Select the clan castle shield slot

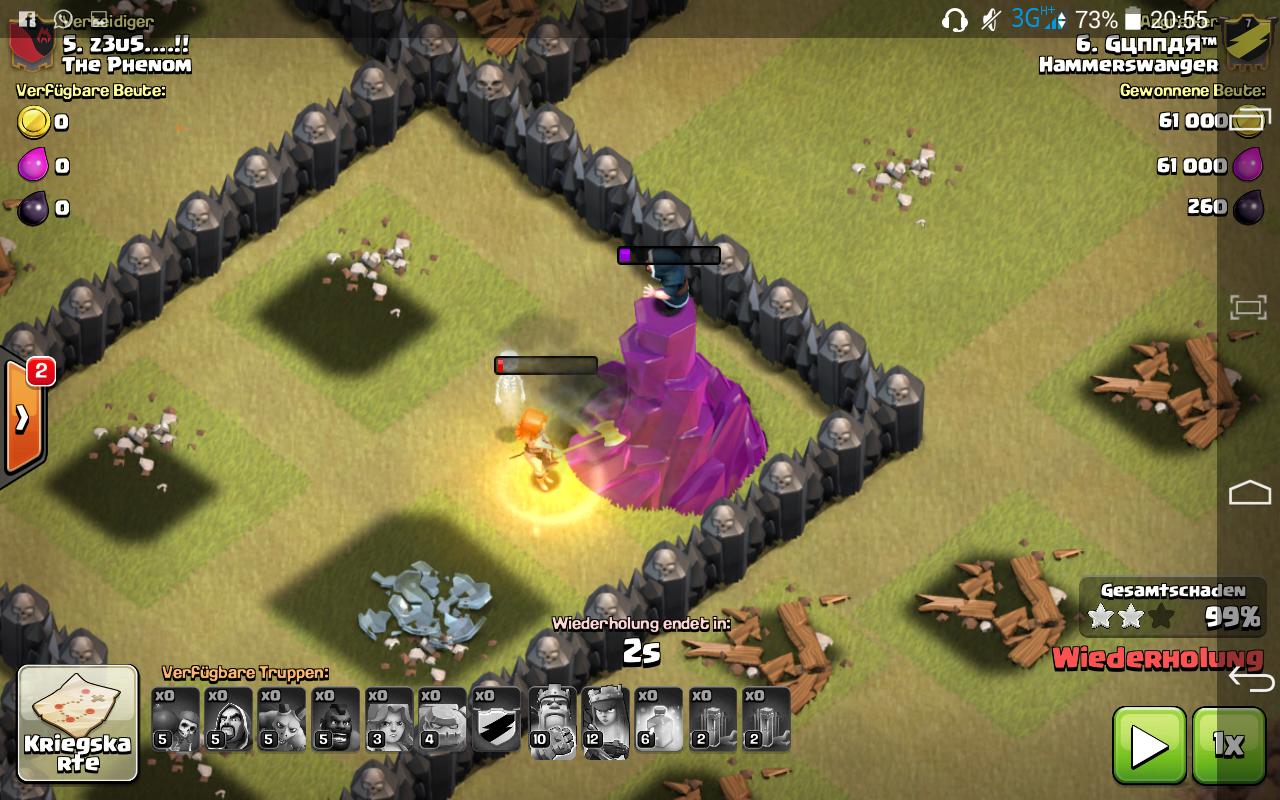click(497, 719)
